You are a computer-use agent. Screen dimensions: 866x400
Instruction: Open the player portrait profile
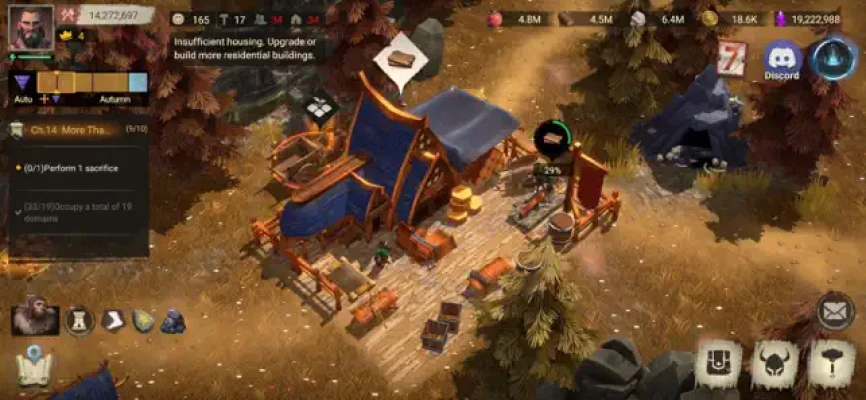pyautogui.click(x=31, y=26)
